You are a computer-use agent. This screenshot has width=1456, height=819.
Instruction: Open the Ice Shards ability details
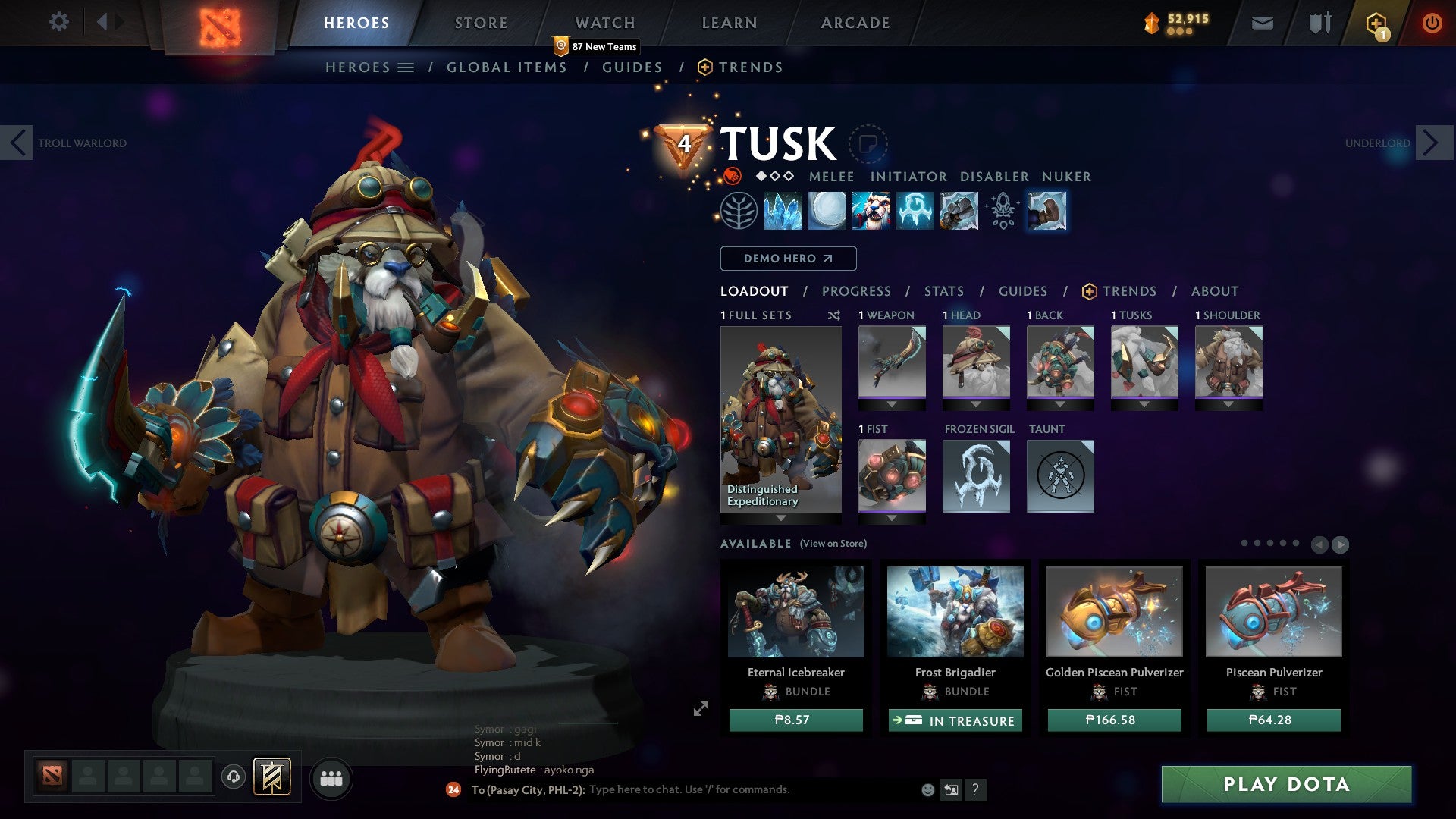[781, 212]
